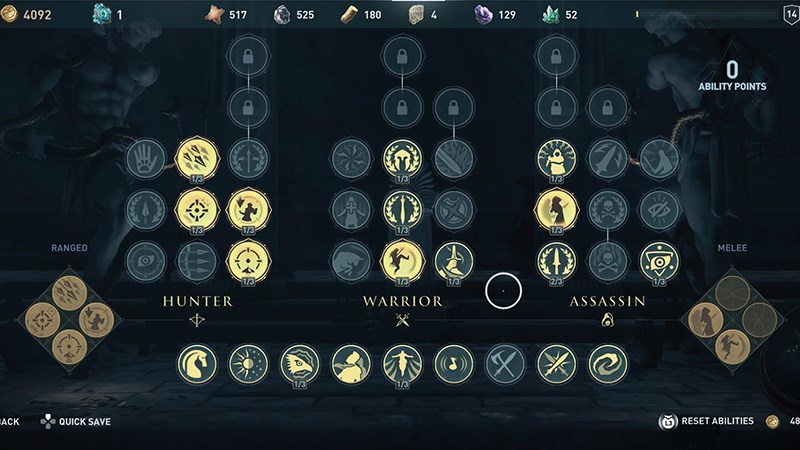The width and height of the screenshot is (800, 450).
Task: Select the Assassin eye scan ability
Action: coord(659,261)
